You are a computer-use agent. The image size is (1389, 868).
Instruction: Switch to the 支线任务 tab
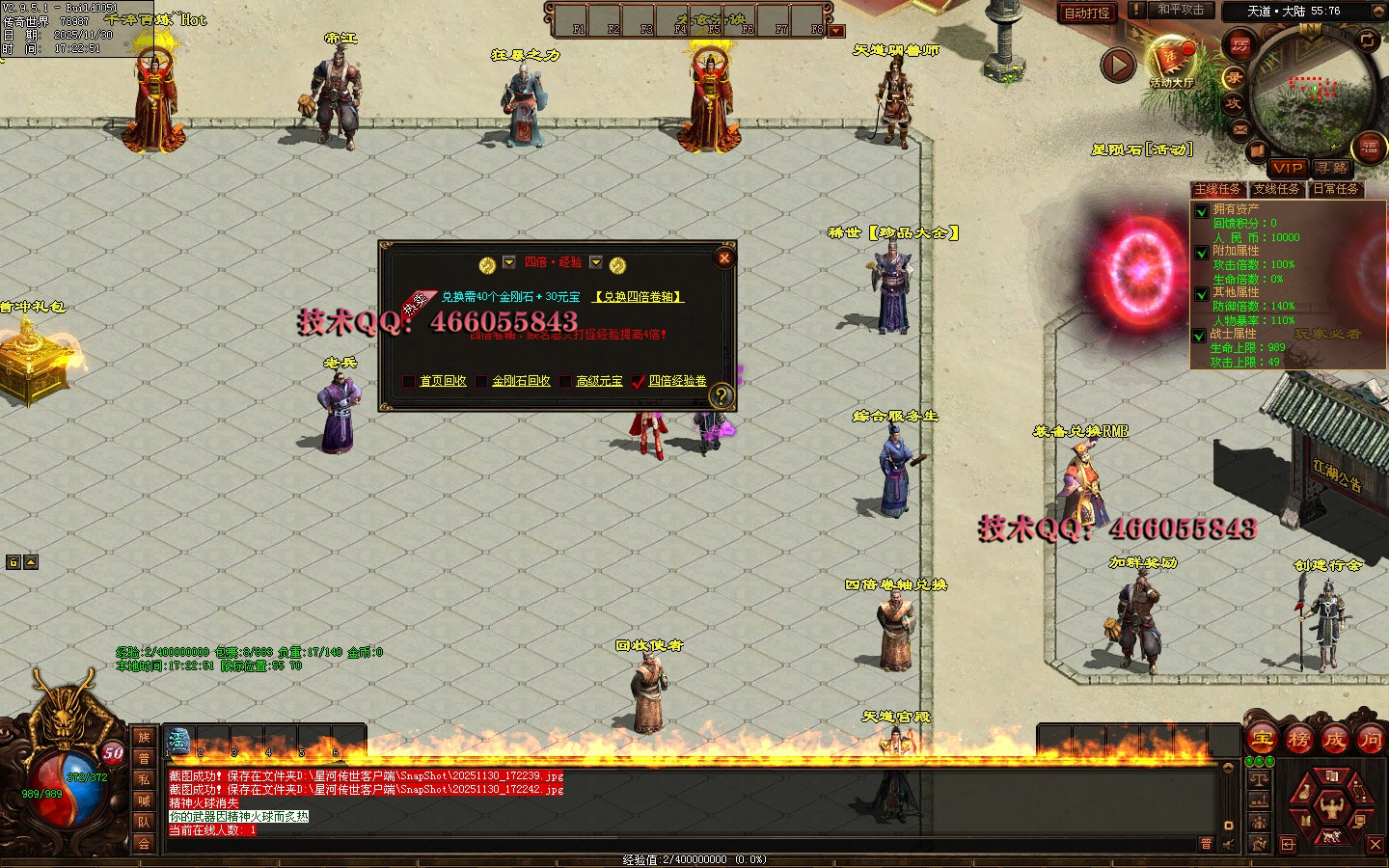coord(1276,189)
